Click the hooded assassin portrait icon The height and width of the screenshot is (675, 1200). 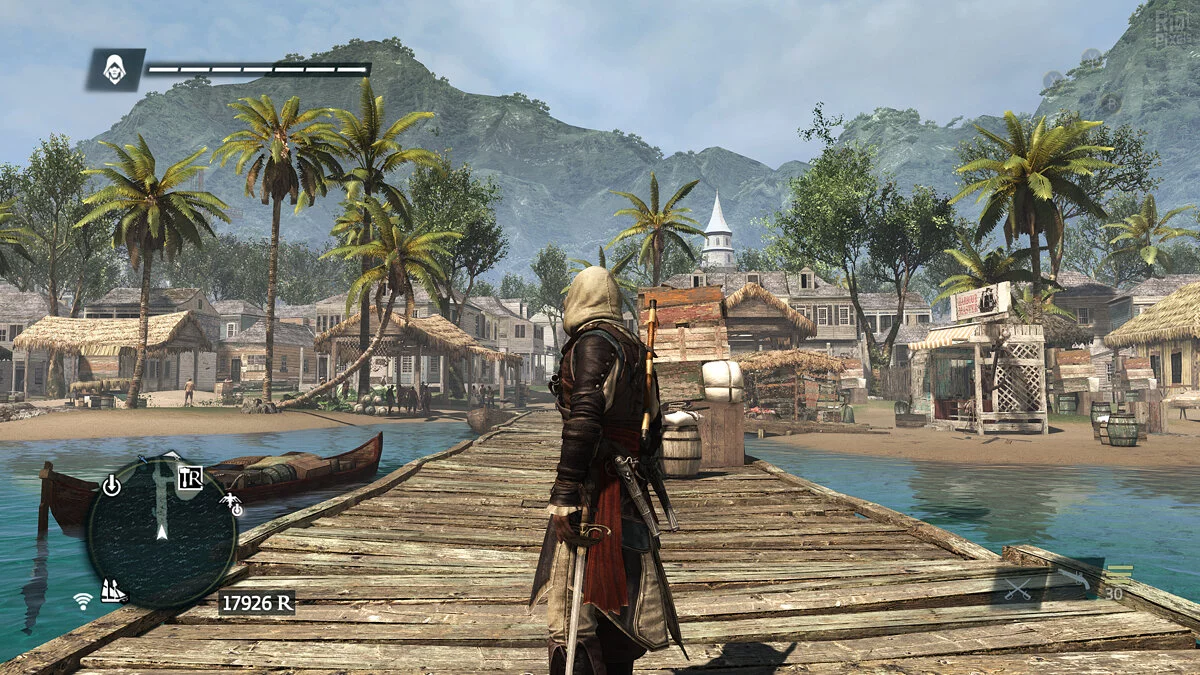coord(115,69)
